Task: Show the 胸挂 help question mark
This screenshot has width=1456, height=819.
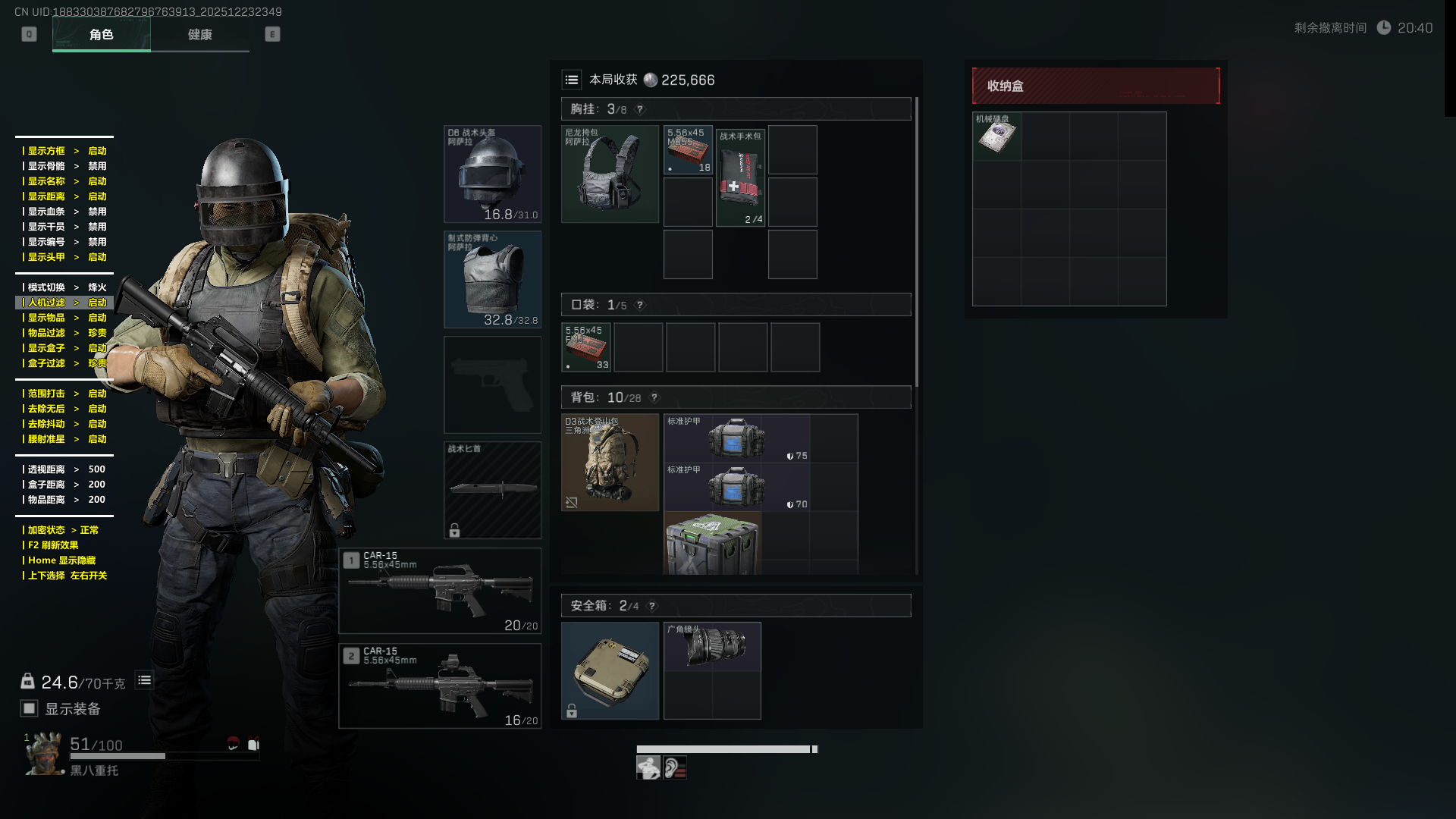Action: point(640,109)
